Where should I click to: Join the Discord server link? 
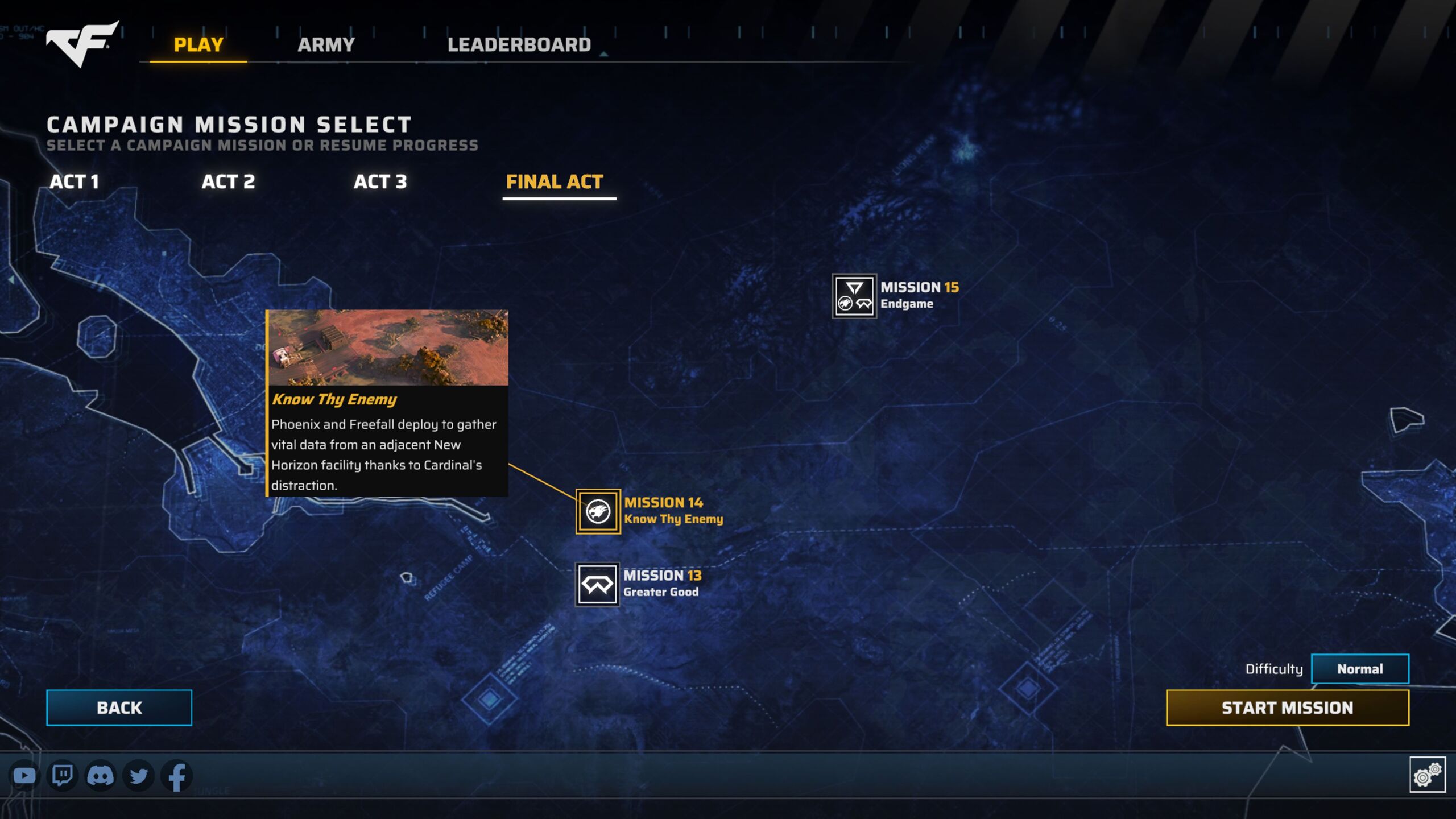[x=100, y=776]
